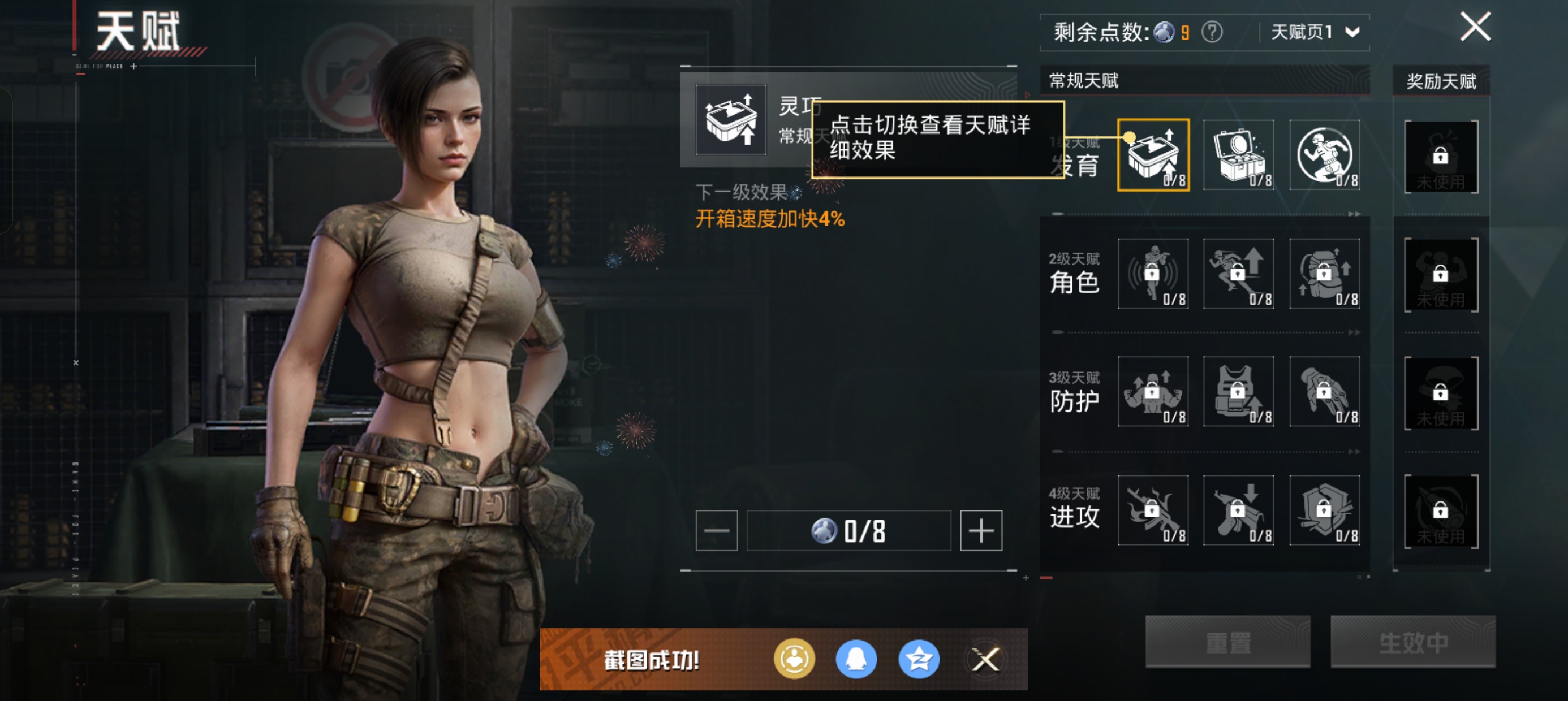Click the 生效中 button

click(1413, 642)
